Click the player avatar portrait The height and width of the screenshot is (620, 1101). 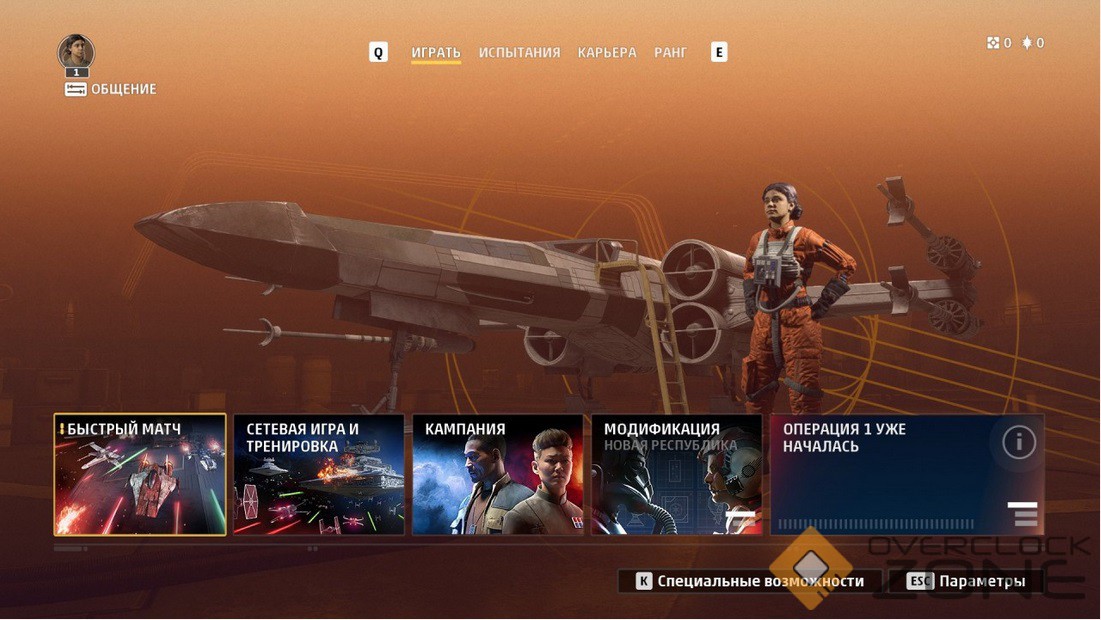click(76, 51)
